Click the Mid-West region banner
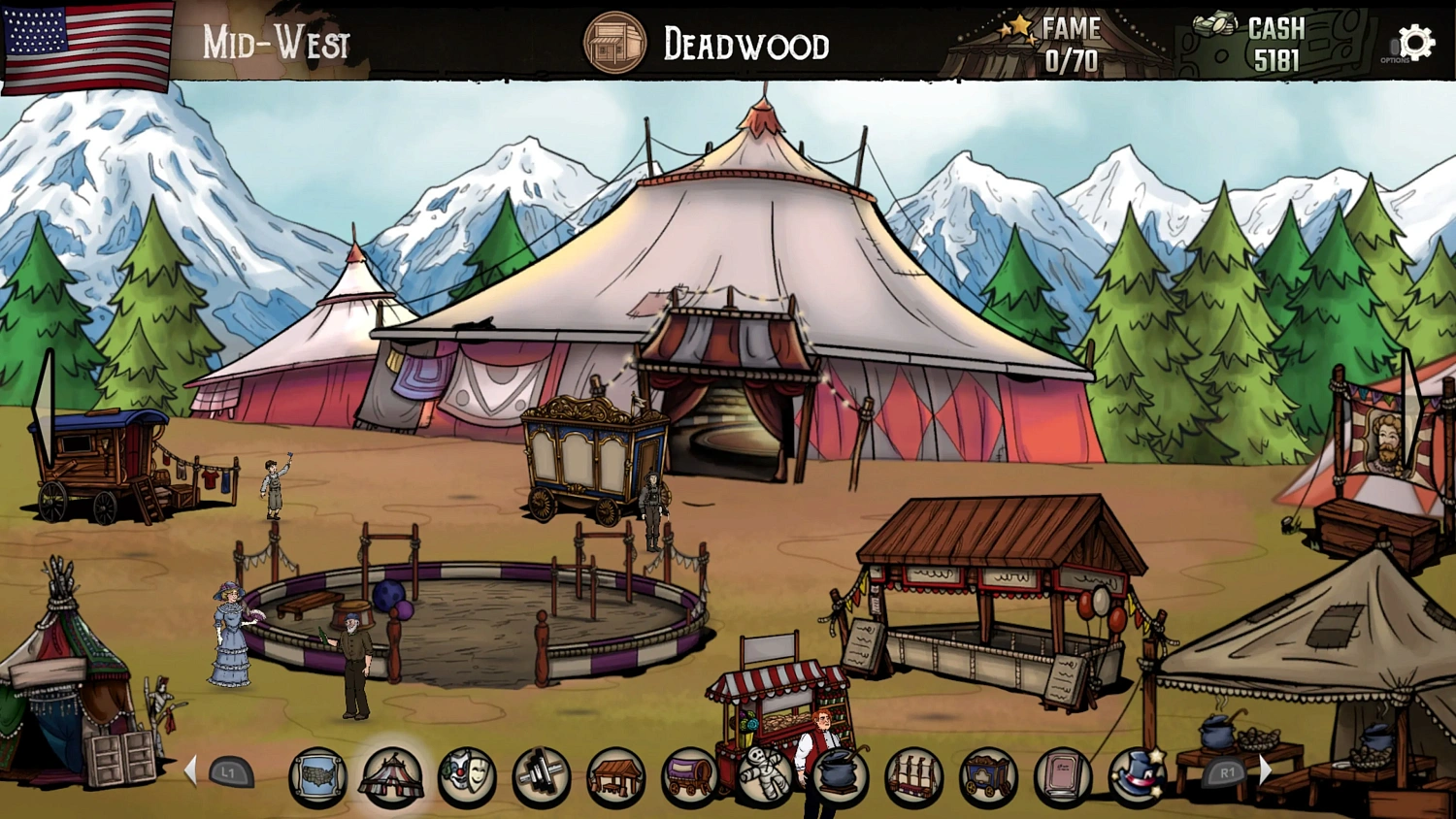This screenshot has height=819, width=1456. 275,43
